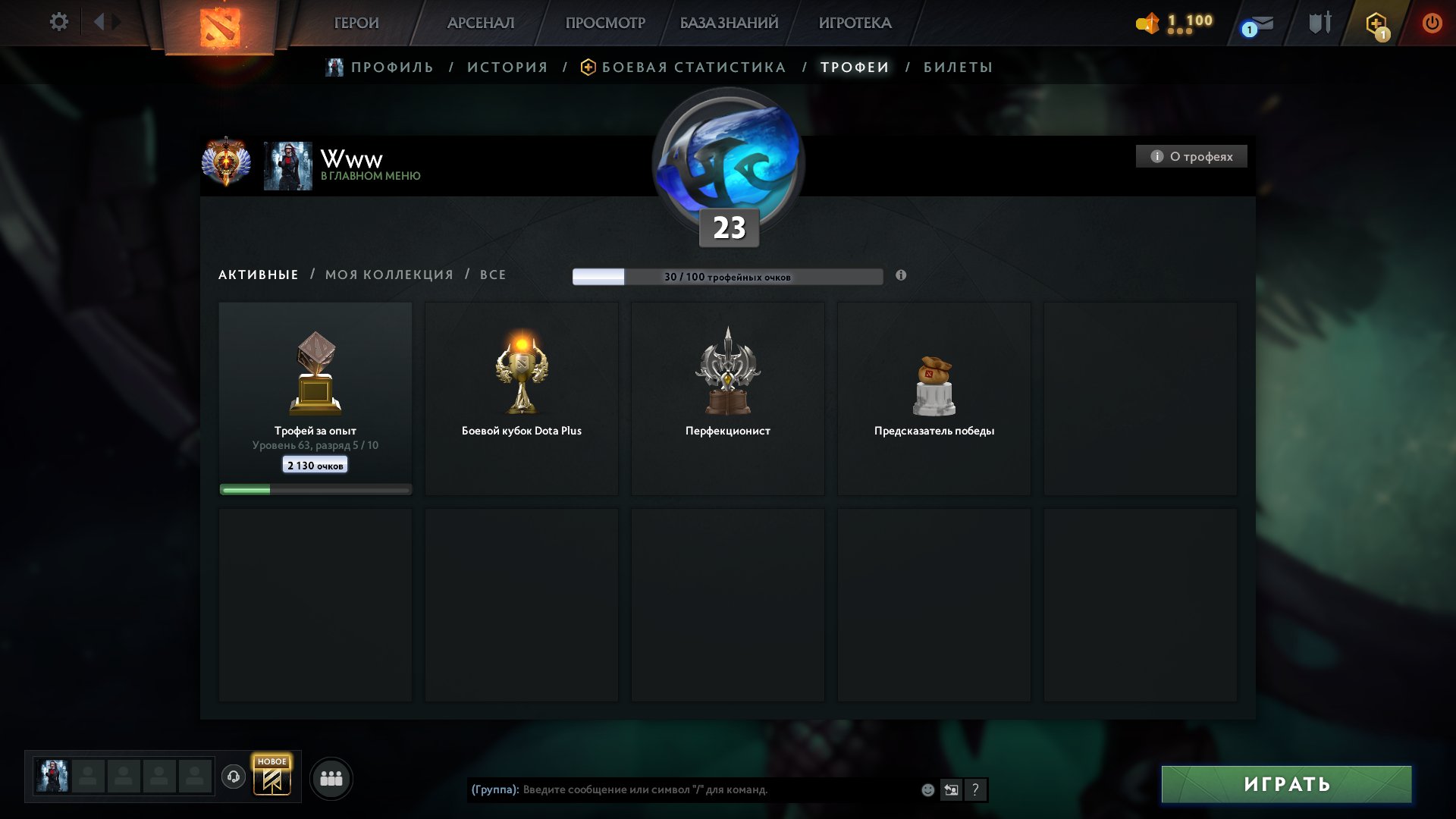
Task: Switch to the История tab
Action: click(507, 67)
